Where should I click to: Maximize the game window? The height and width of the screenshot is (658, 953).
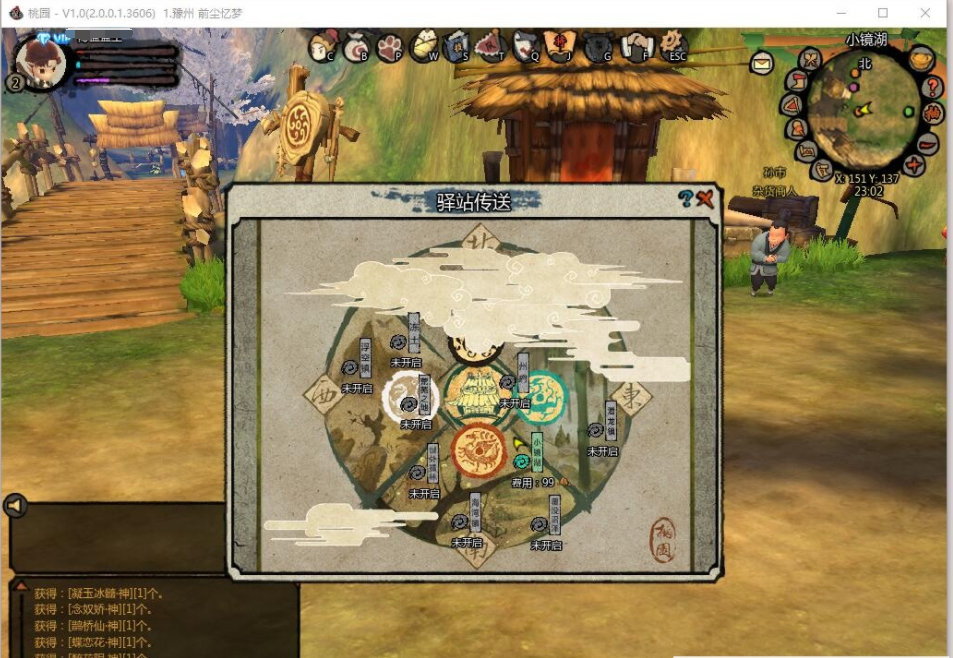click(883, 13)
